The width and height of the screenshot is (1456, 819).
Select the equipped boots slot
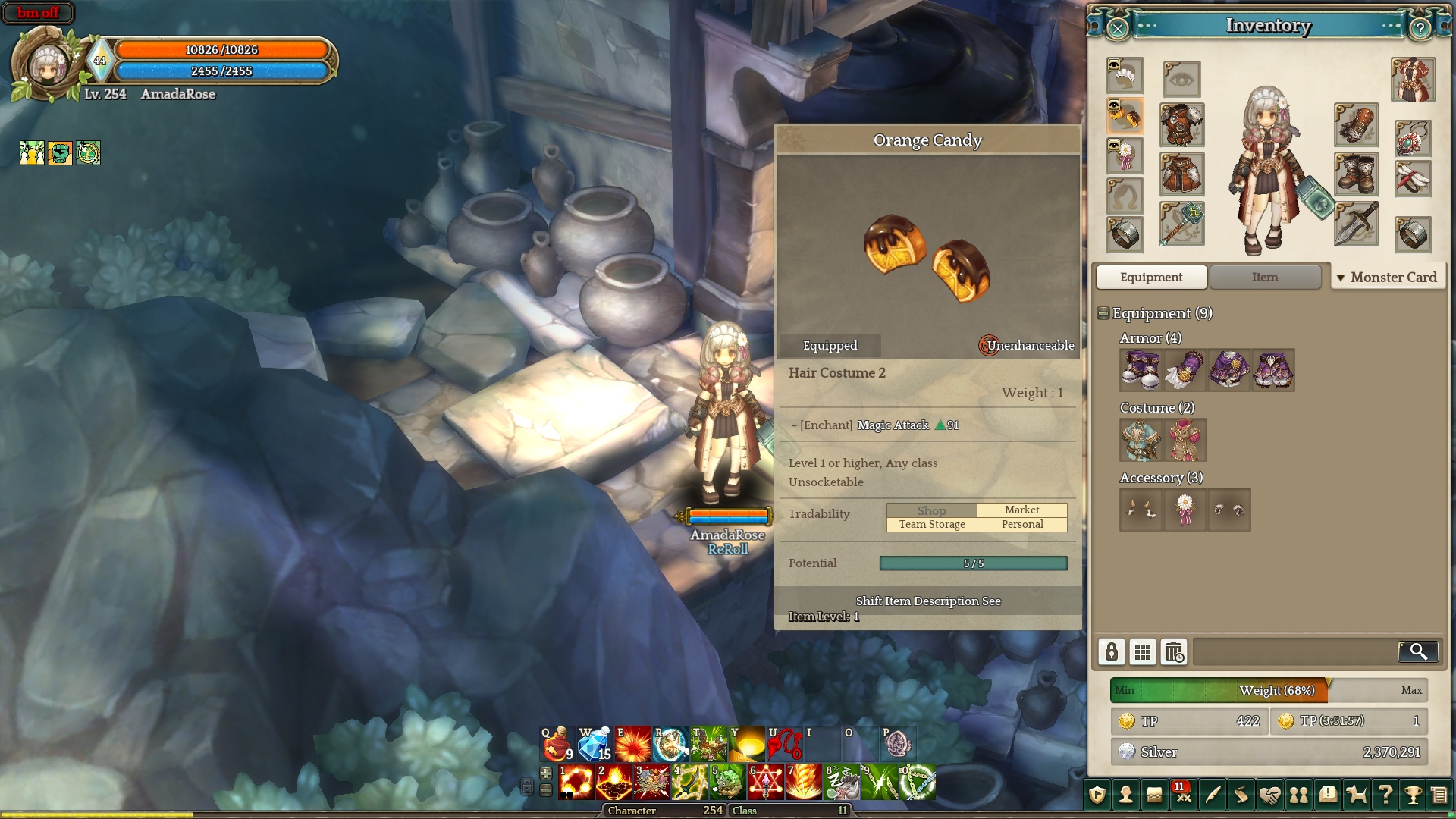click(x=1356, y=174)
